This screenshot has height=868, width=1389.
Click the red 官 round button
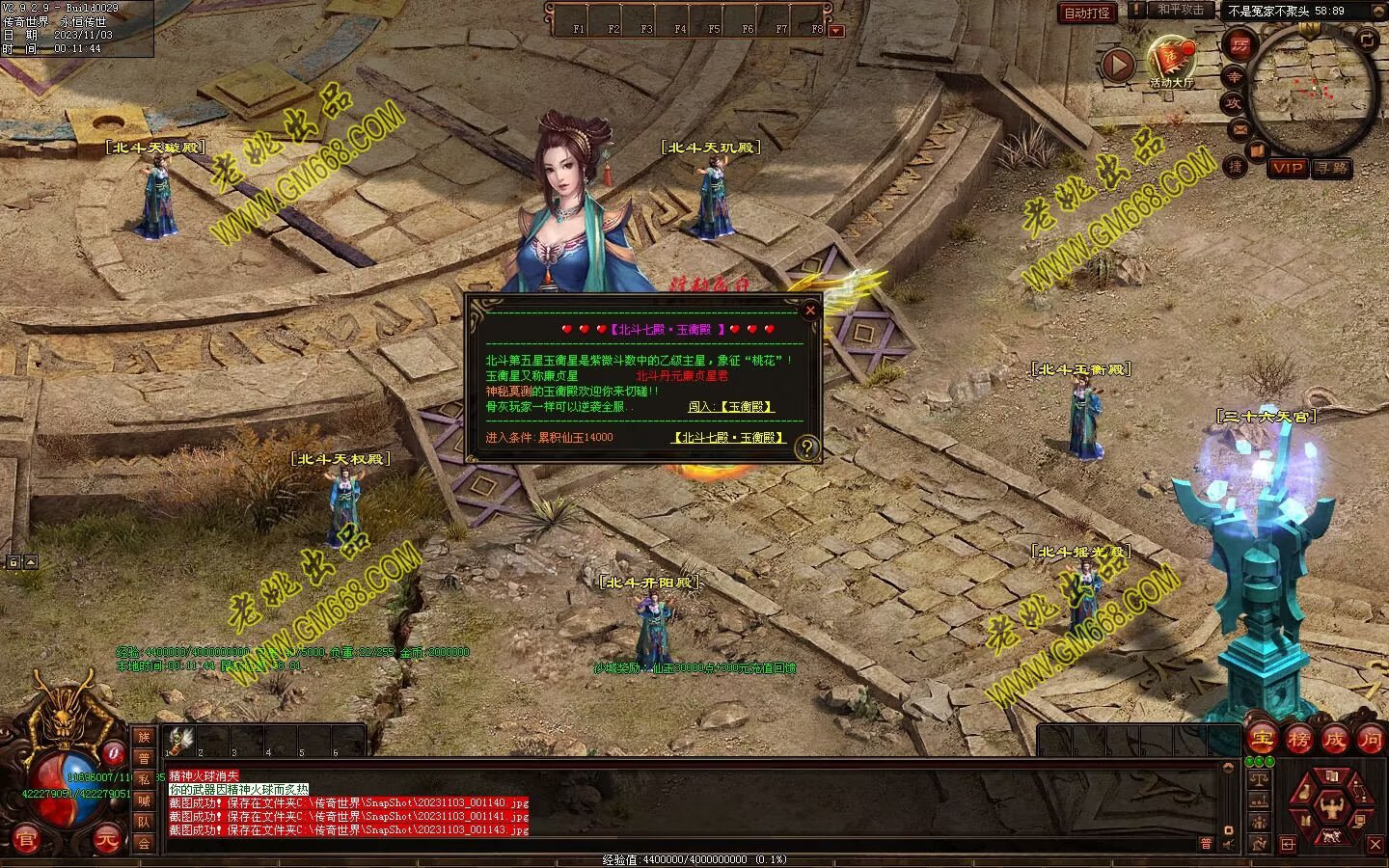[26, 841]
